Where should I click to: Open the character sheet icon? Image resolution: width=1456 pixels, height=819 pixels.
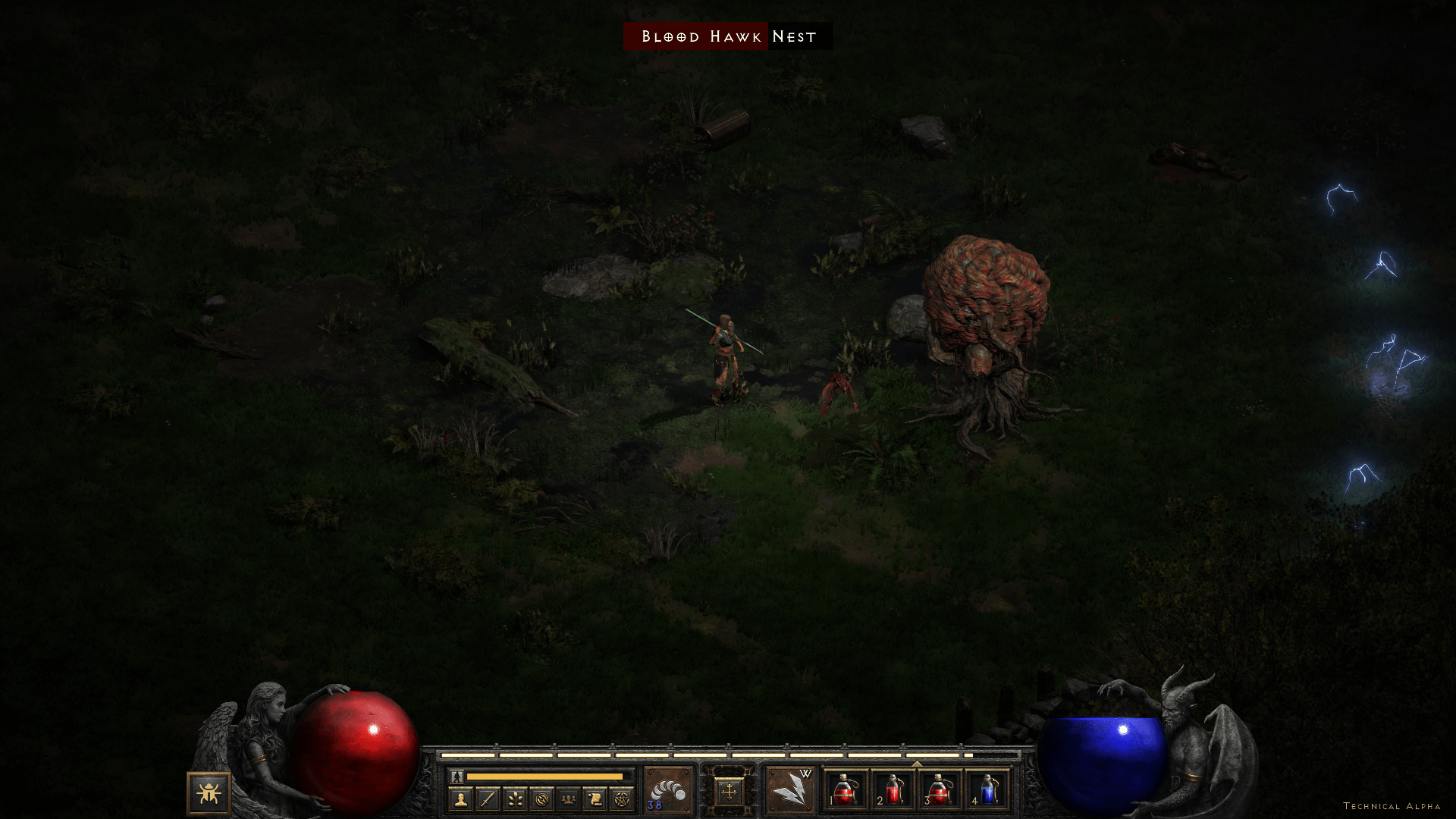click(460, 799)
